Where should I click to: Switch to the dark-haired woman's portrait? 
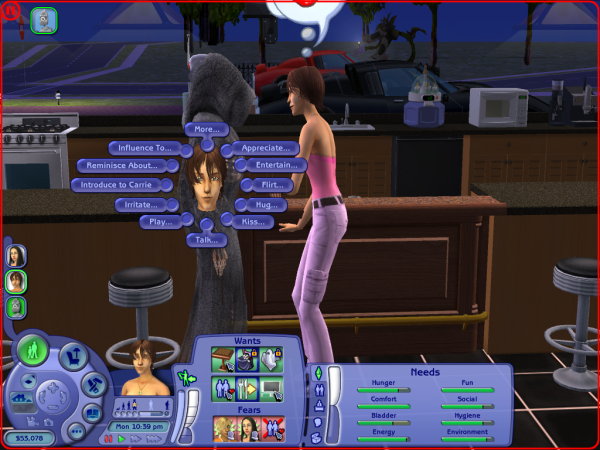click(16, 254)
